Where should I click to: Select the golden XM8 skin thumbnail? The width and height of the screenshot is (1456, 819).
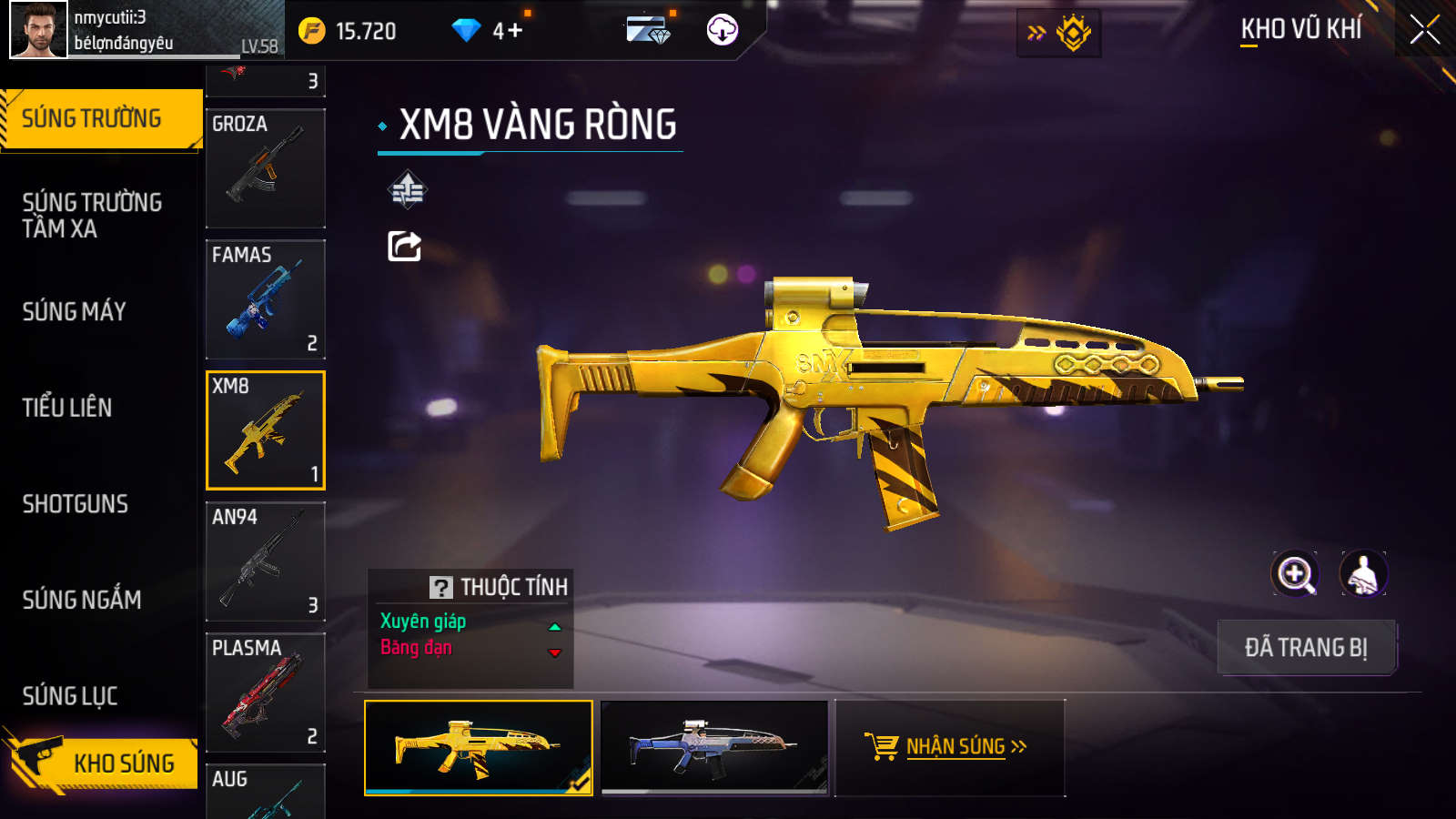point(478,747)
